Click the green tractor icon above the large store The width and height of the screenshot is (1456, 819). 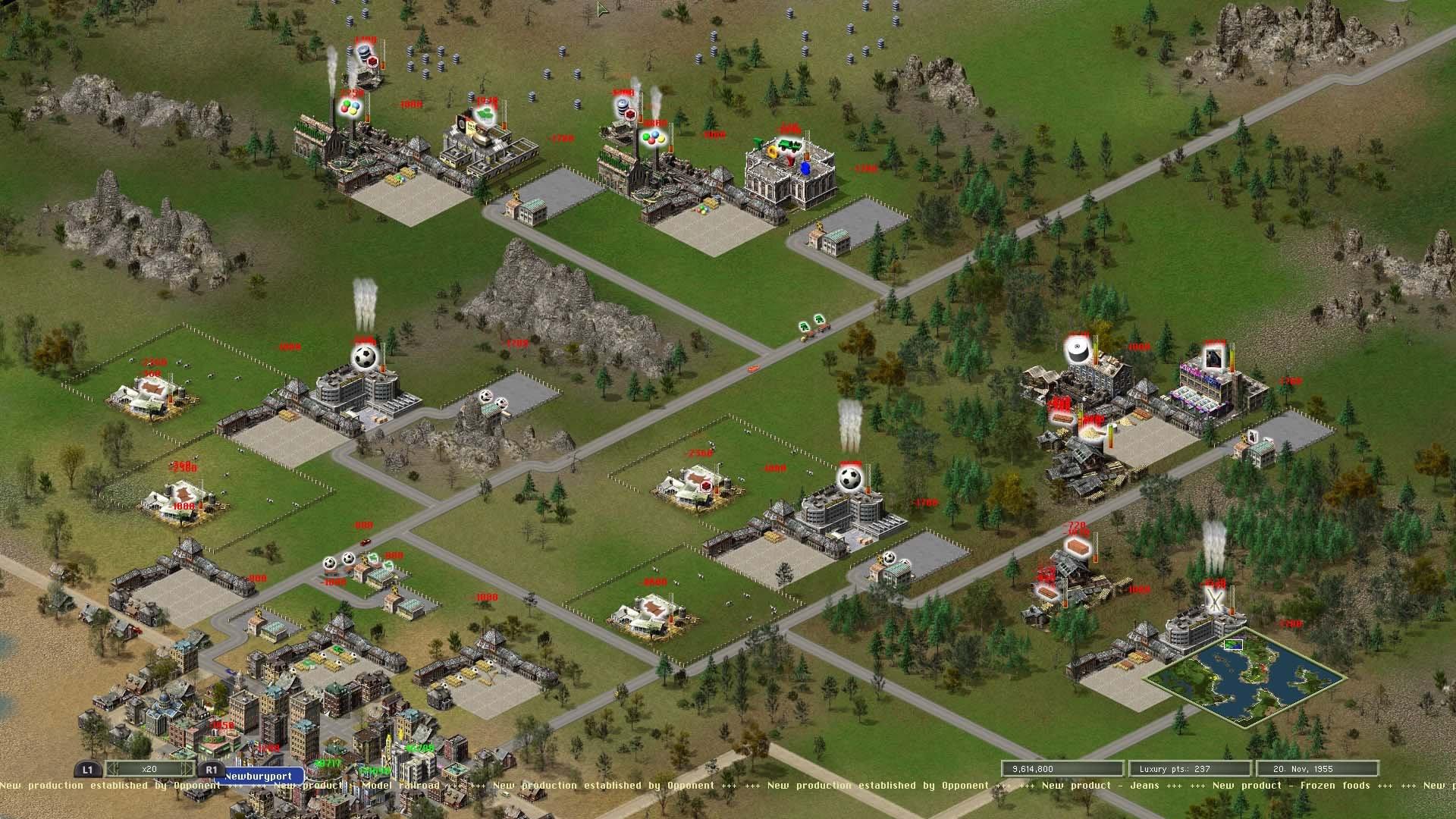[790, 144]
